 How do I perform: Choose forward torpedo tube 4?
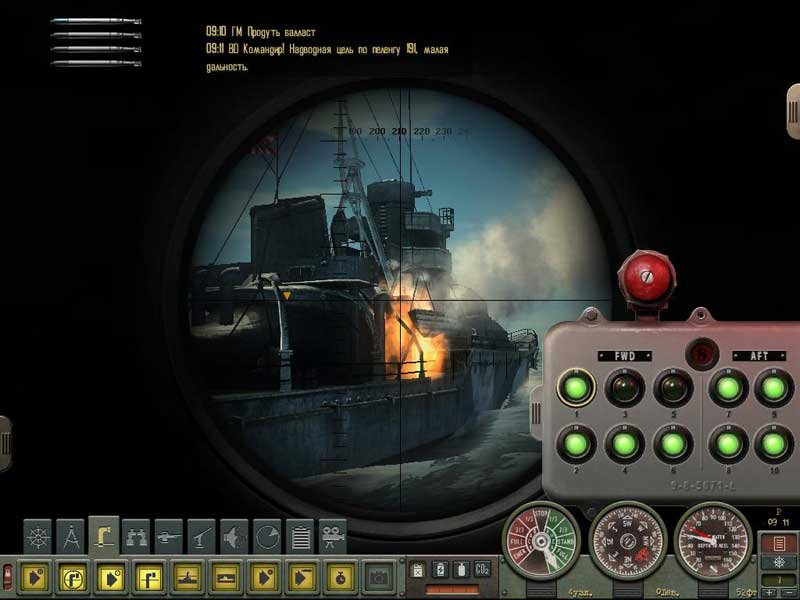pos(627,441)
